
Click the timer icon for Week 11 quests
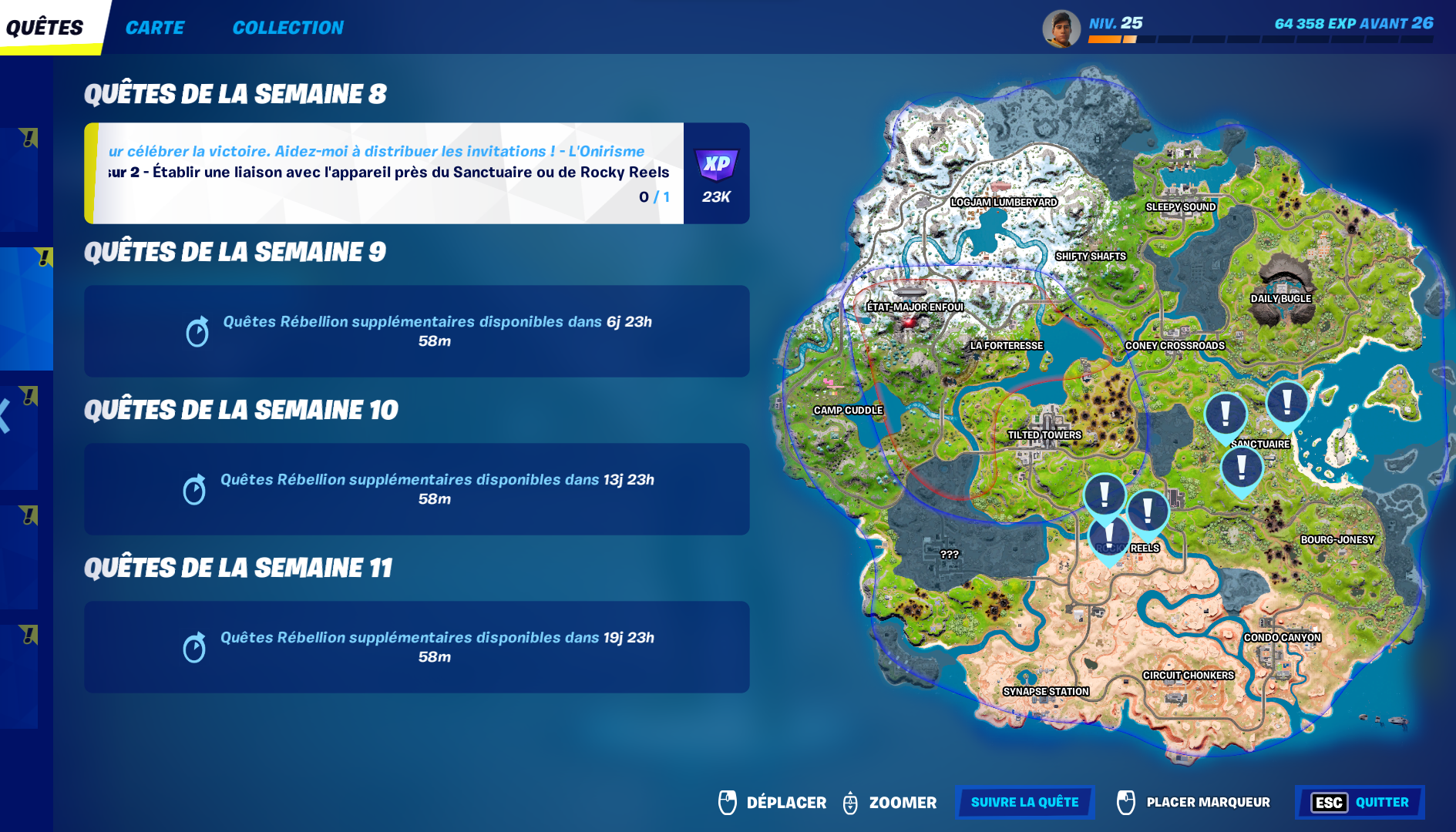pyautogui.click(x=198, y=647)
